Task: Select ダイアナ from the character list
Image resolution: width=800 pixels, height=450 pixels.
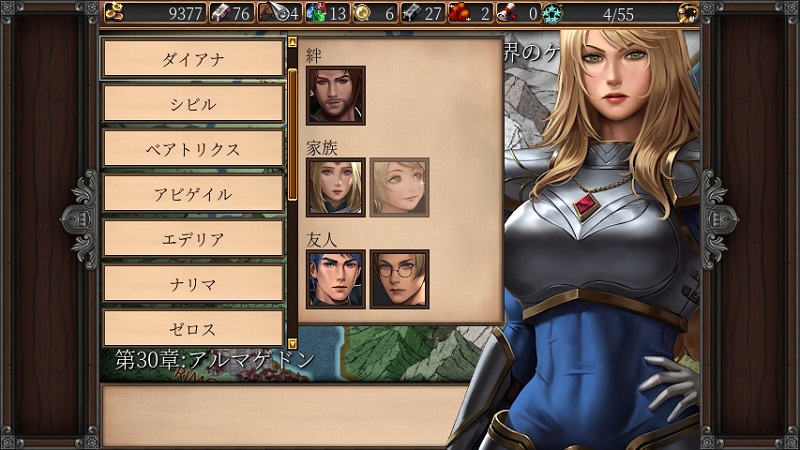Action: [x=193, y=59]
